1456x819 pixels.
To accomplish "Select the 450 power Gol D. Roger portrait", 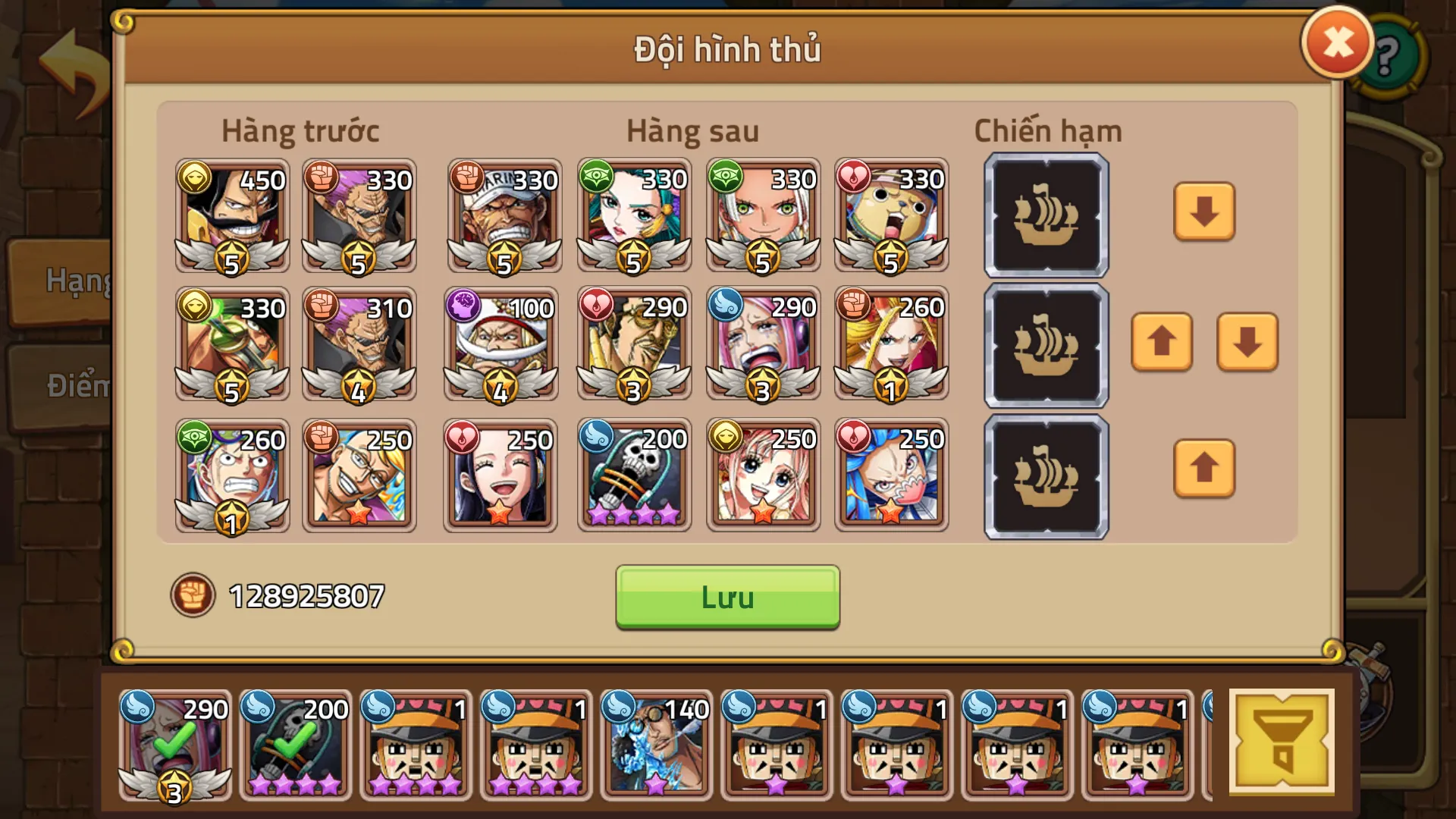I will tap(231, 216).
